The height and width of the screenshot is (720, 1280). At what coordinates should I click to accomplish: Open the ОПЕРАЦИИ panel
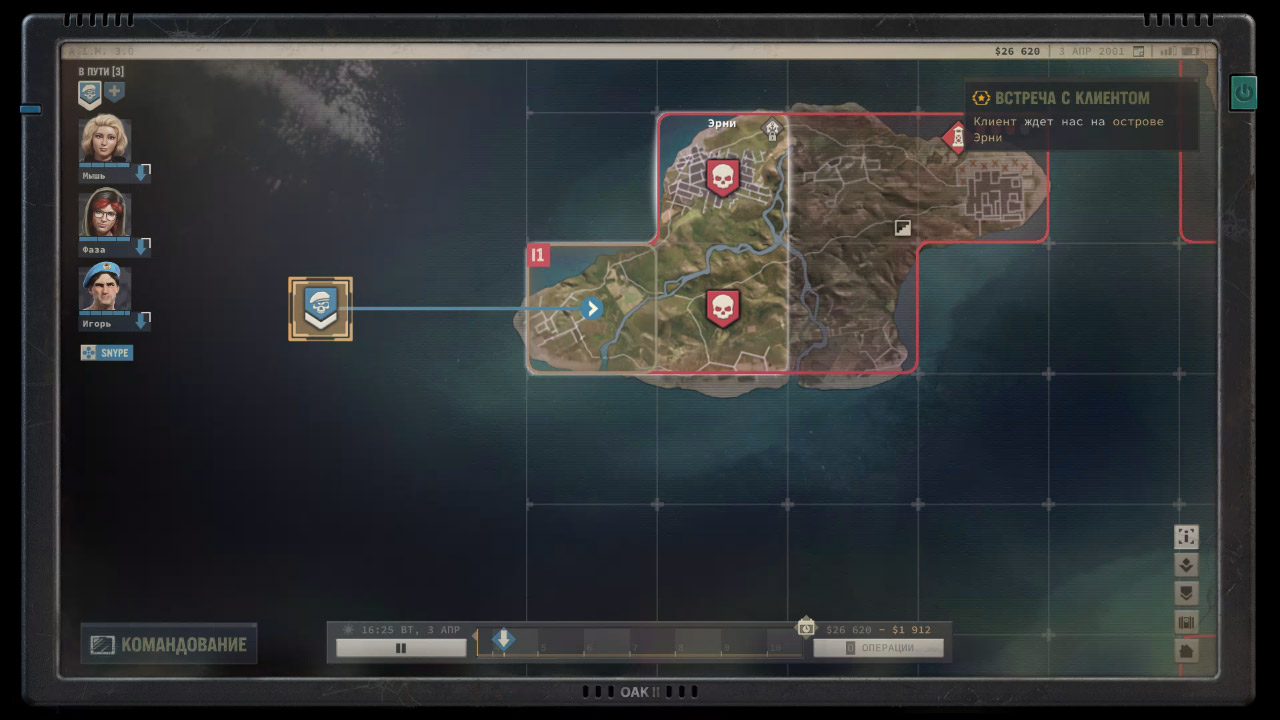coord(880,647)
